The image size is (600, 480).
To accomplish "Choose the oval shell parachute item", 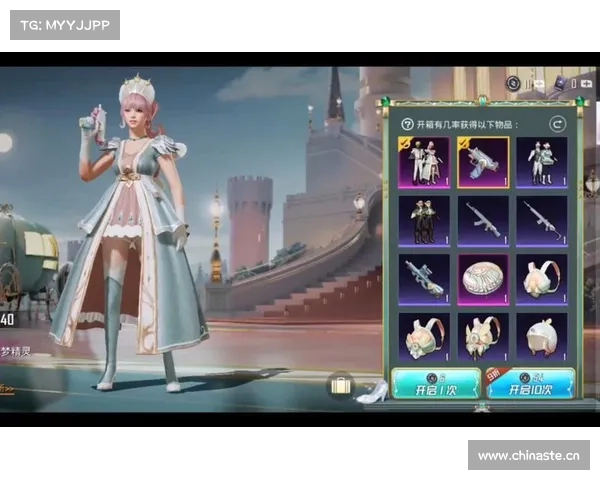I will coord(483,279).
